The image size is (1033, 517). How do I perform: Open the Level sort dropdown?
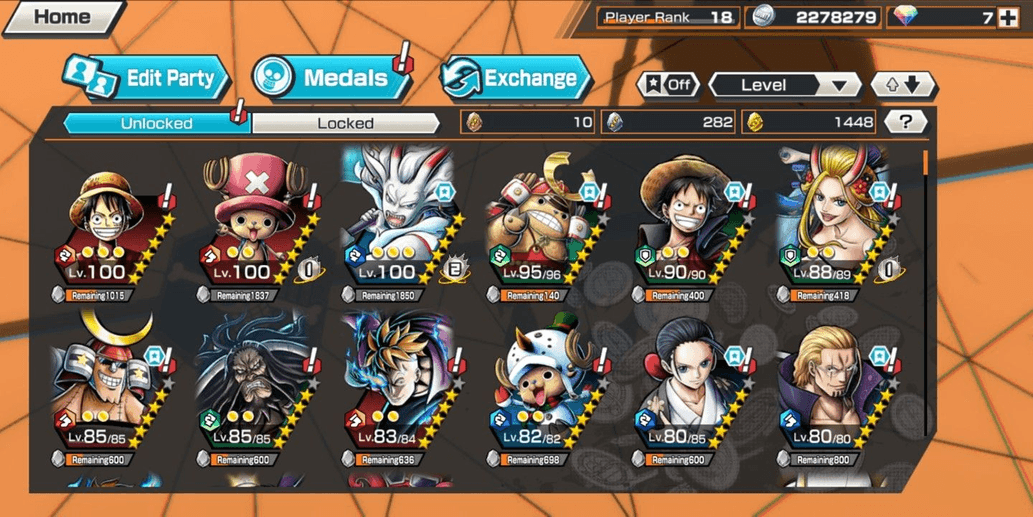tap(784, 85)
